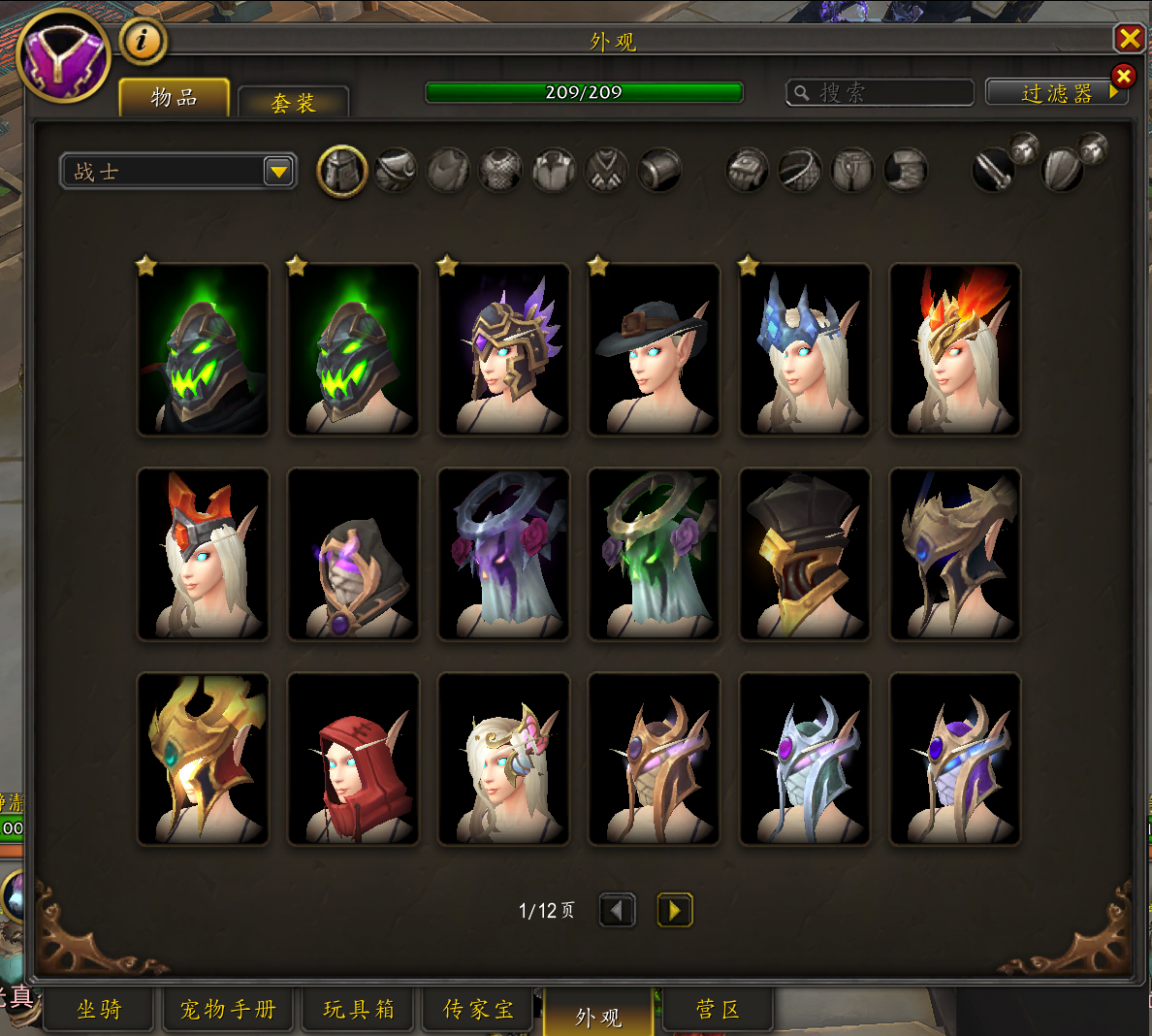
Task: Select the head slot helmet icon
Action: point(342,172)
